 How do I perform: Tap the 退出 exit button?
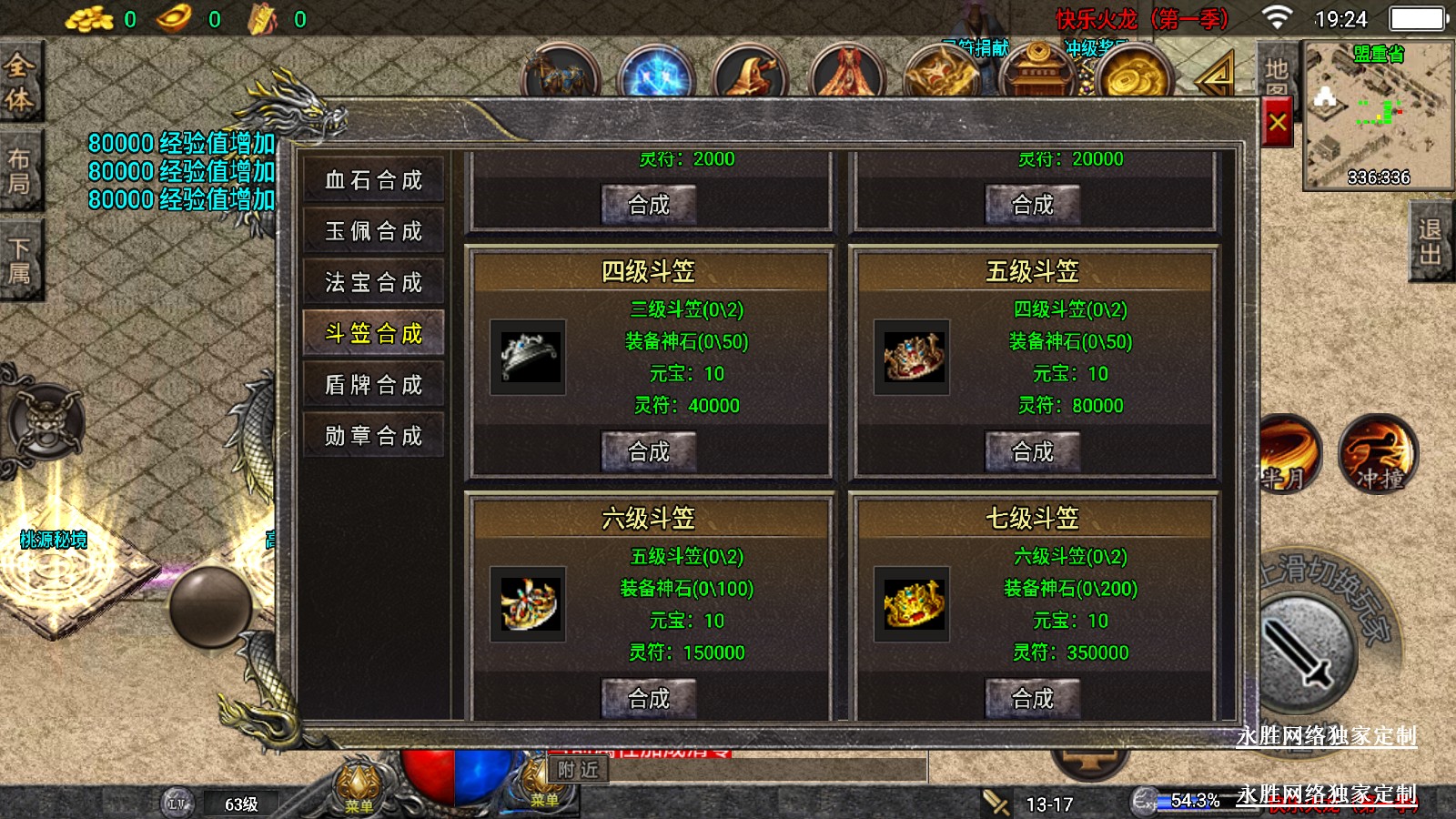(x=1431, y=242)
